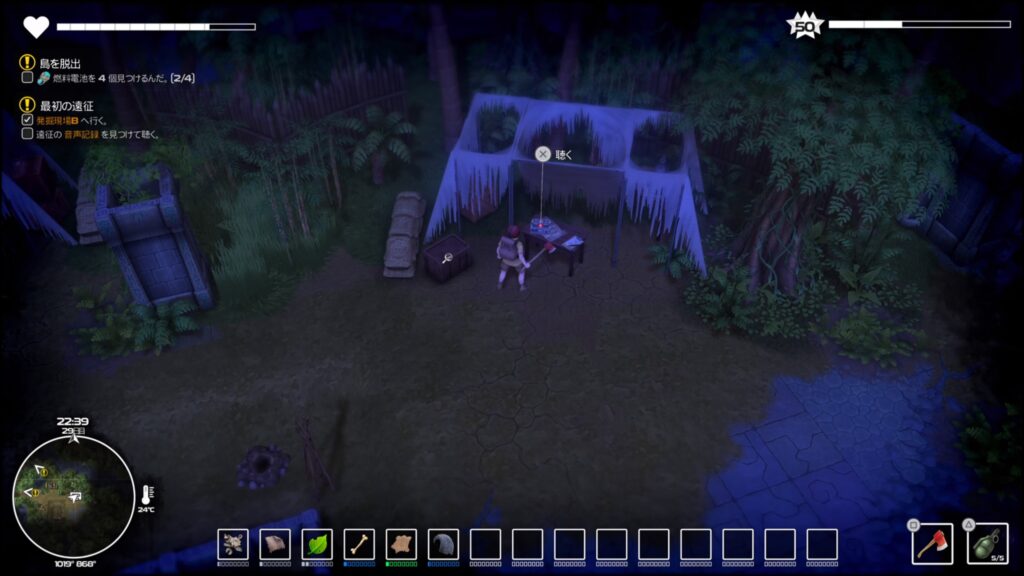Image resolution: width=1024 pixels, height=576 pixels.
Task: Select the grenade slot showing 5/5
Action: pos(986,544)
